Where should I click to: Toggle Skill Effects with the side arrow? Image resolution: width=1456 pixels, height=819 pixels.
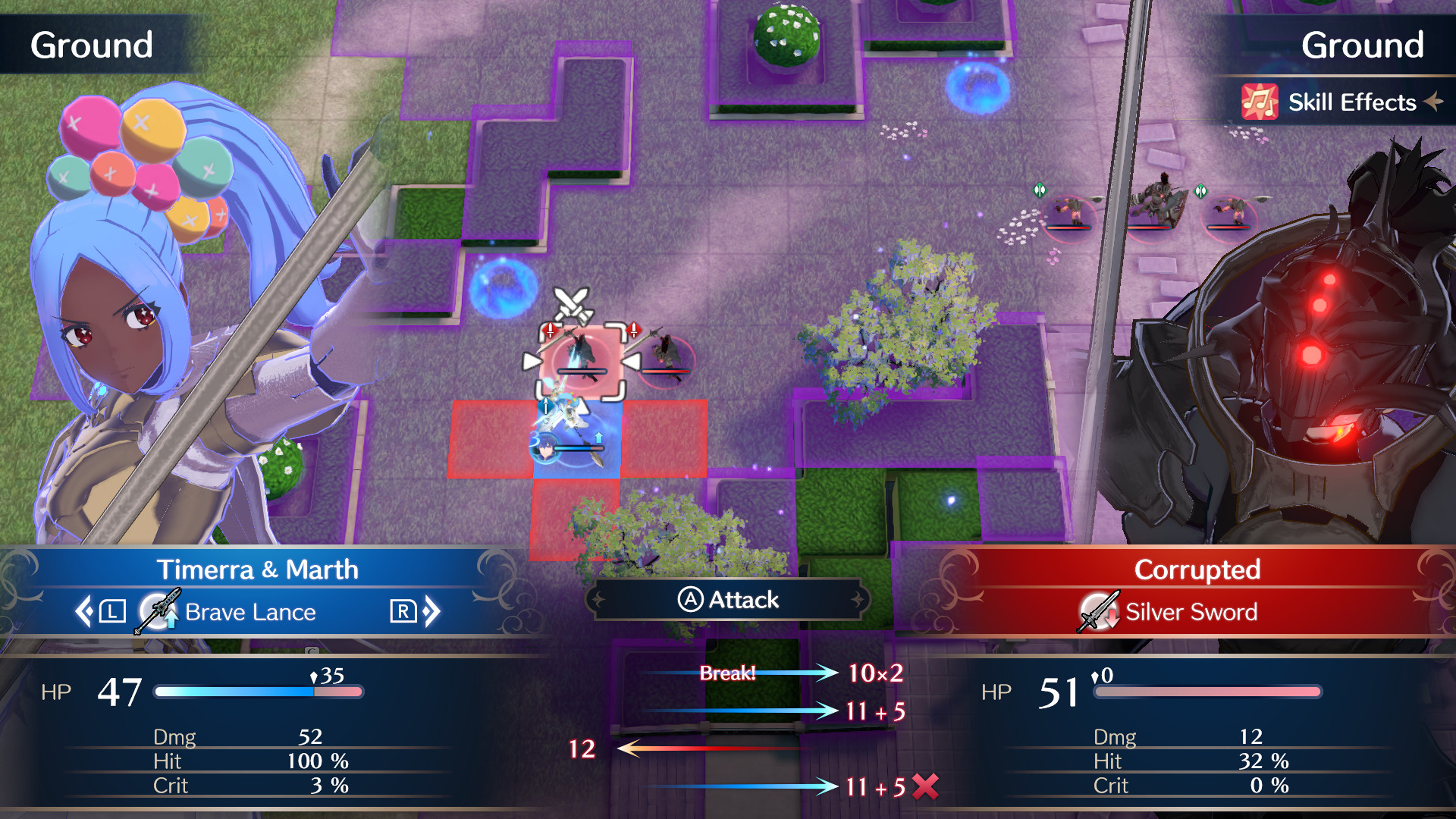(1432, 102)
